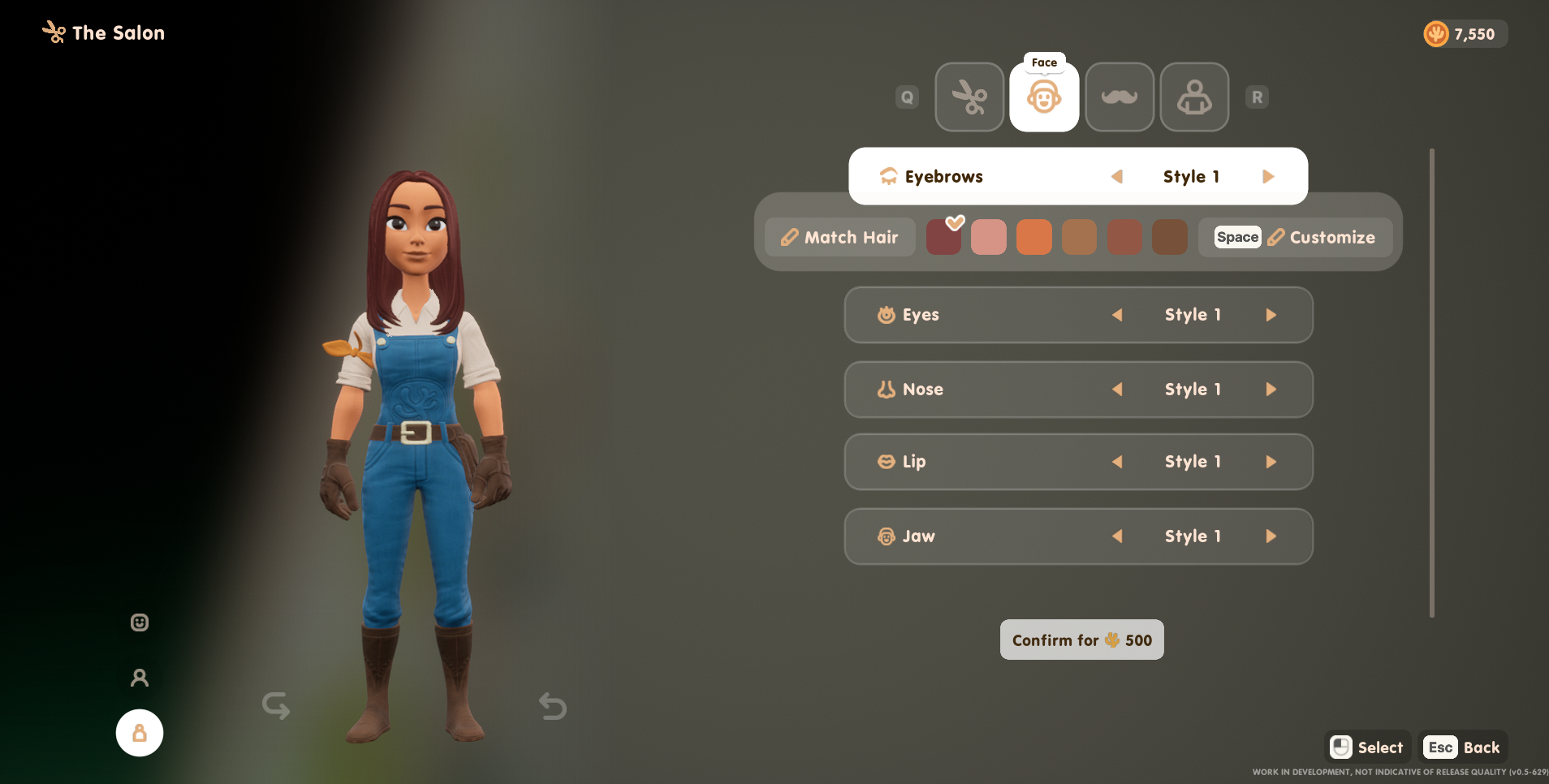
Task: Click the smiley face view icon
Action: click(x=140, y=622)
